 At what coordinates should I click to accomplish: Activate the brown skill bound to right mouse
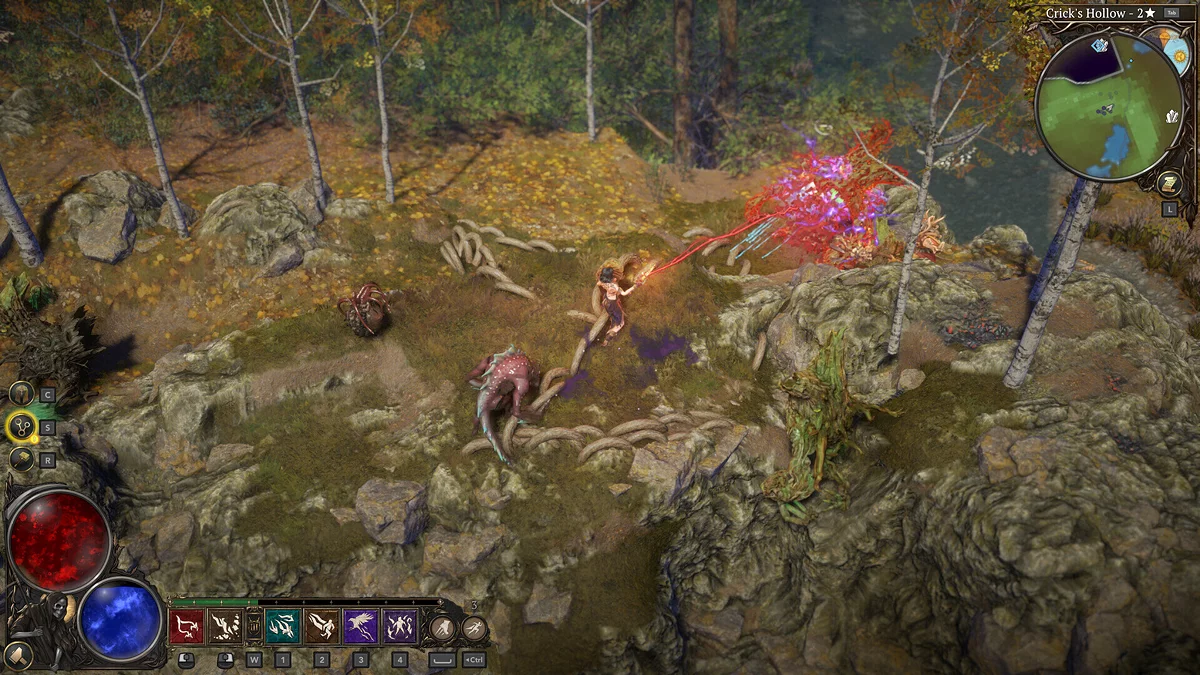225,627
